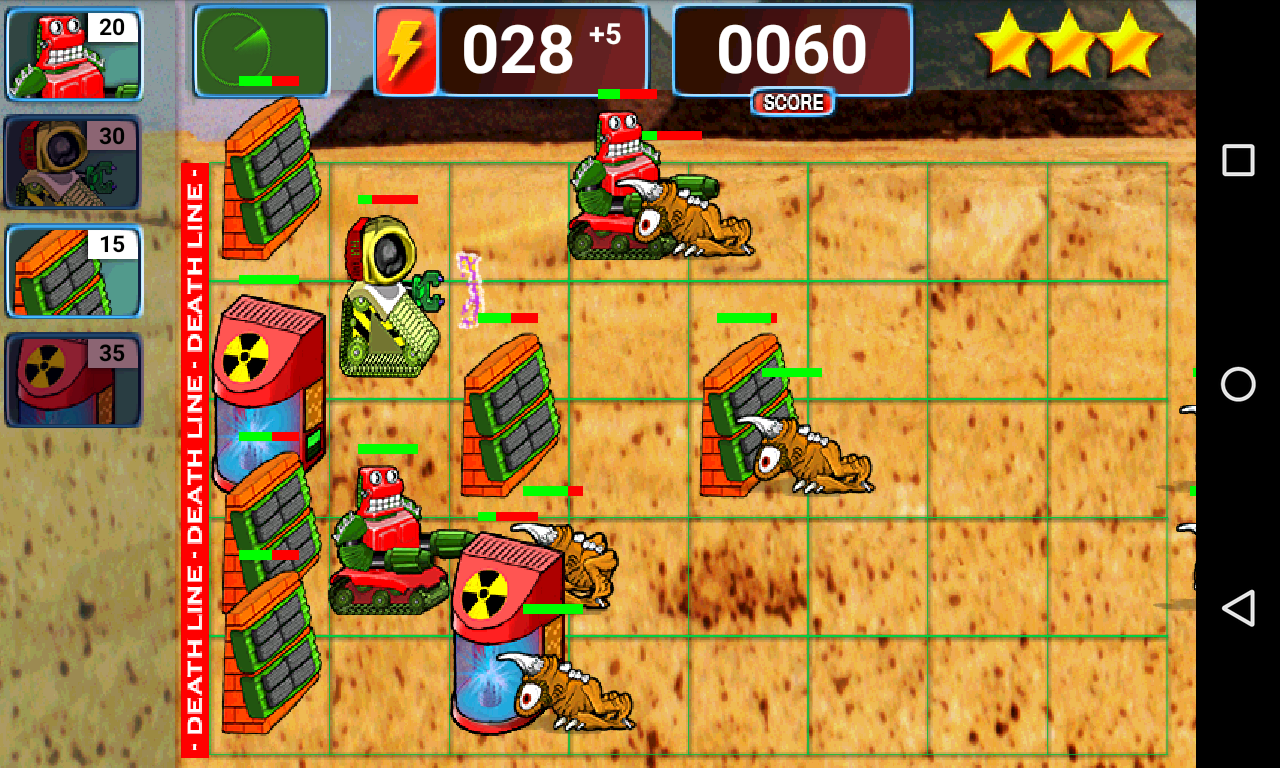Select the nuclear reactor card costing 35

coord(74,380)
